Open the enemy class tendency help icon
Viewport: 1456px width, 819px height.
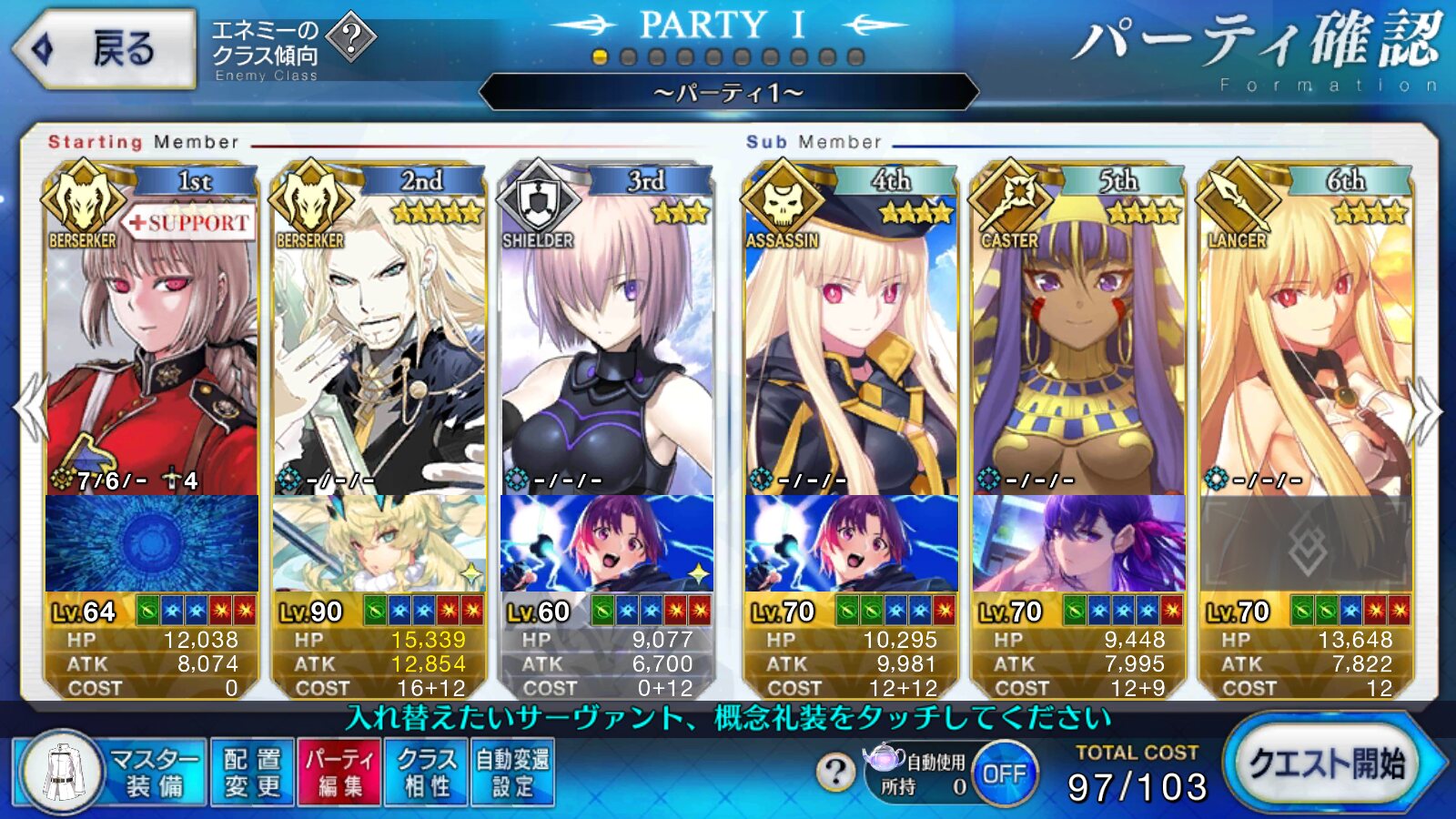click(x=350, y=37)
